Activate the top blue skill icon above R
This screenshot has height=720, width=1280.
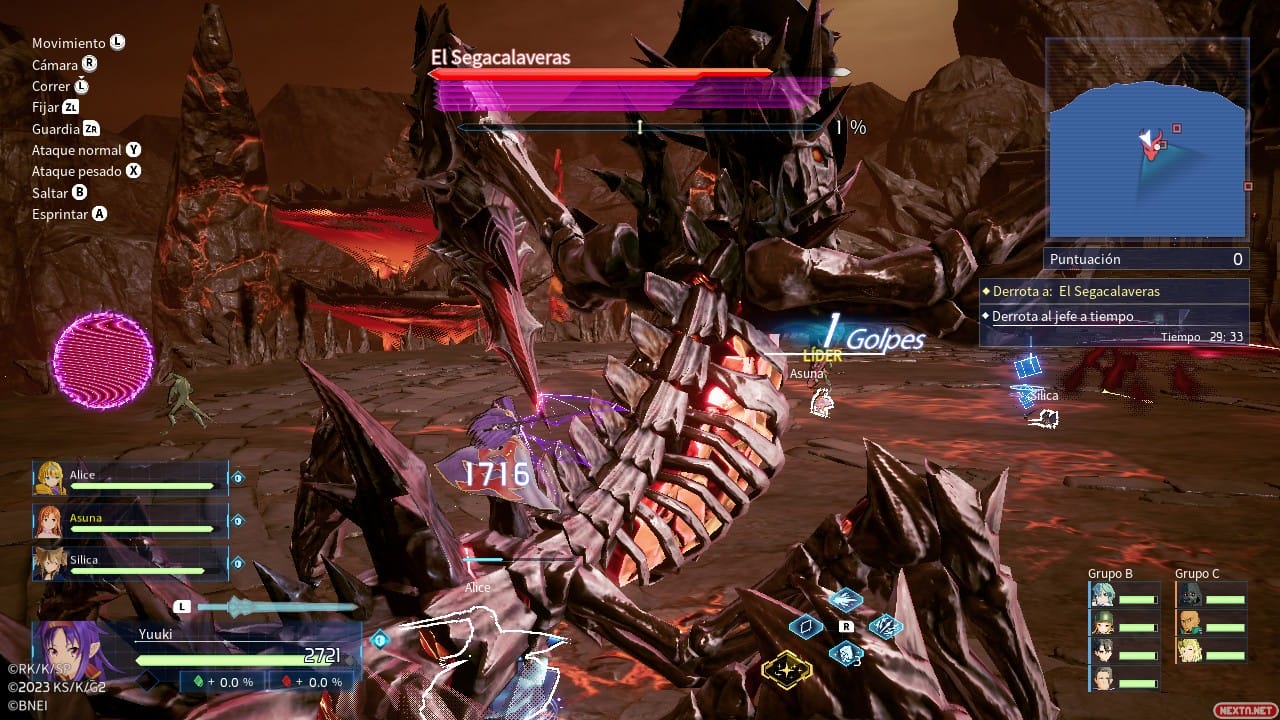coord(846,599)
